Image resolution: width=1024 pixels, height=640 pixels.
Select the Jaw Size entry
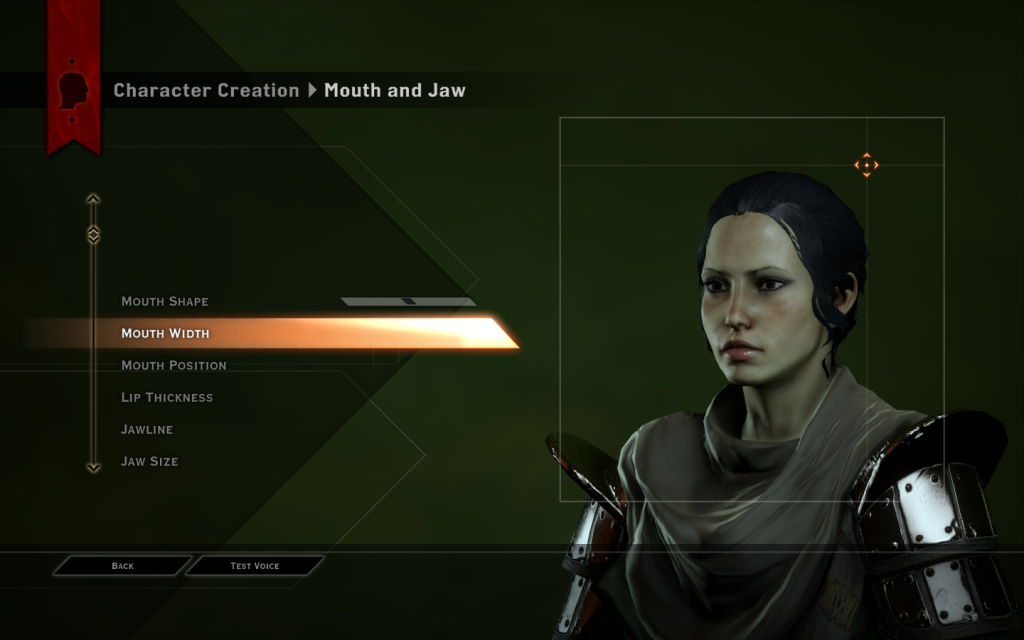(150, 461)
